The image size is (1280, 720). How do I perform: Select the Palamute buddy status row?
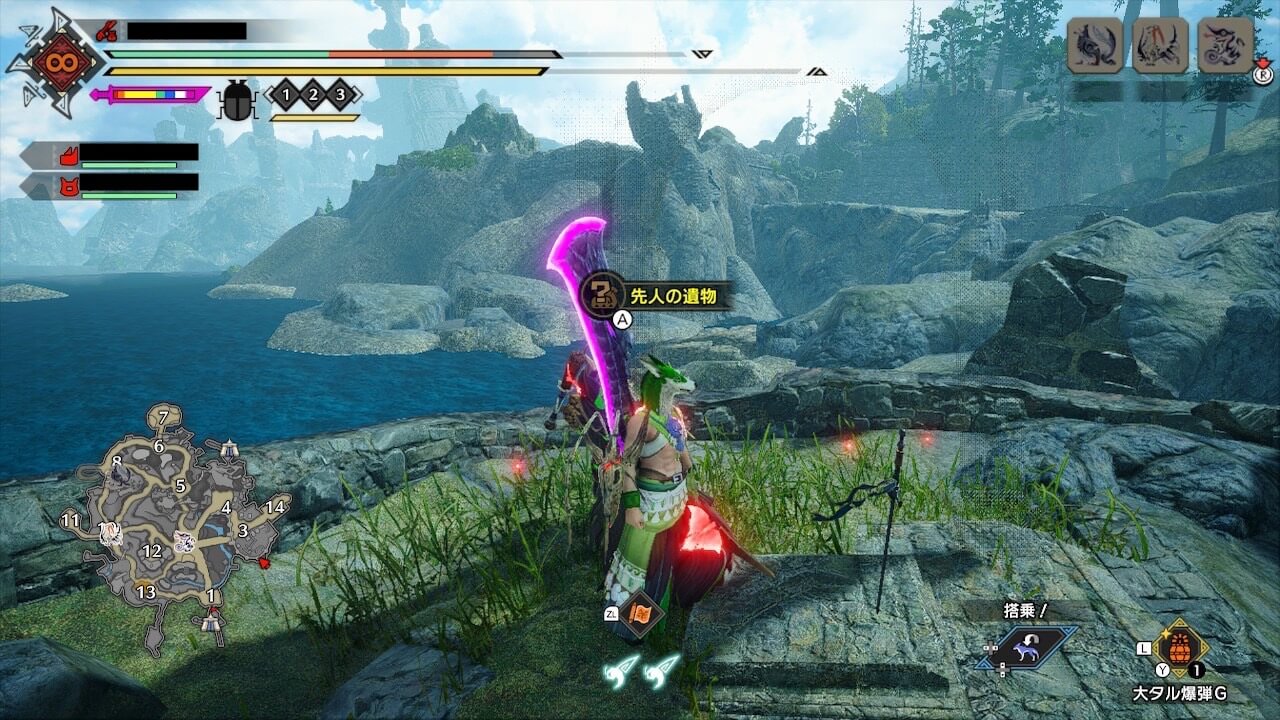pyautogui.click(x=112, y=156)
